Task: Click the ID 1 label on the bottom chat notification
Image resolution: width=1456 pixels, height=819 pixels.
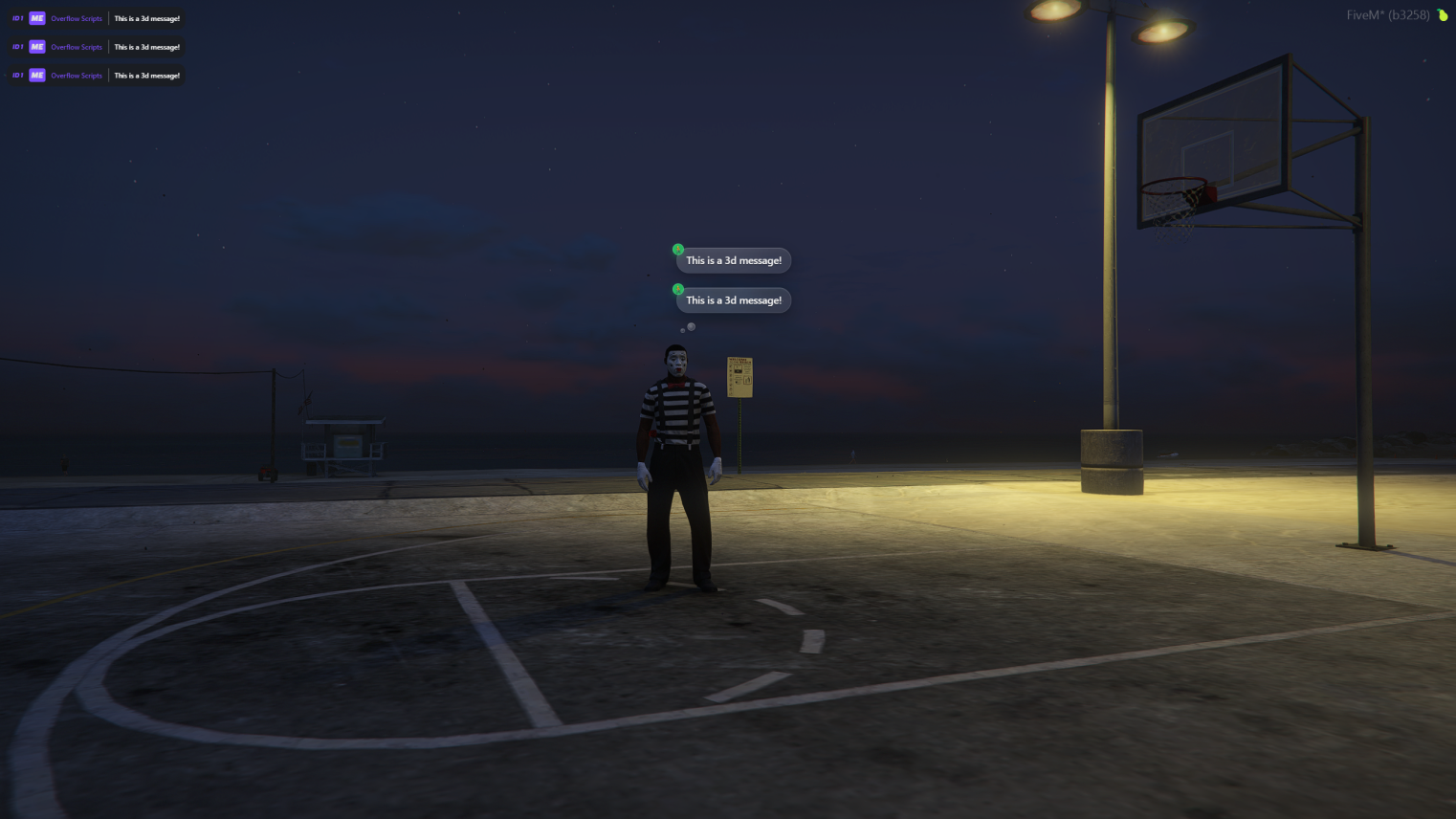Action: point(16,75)
